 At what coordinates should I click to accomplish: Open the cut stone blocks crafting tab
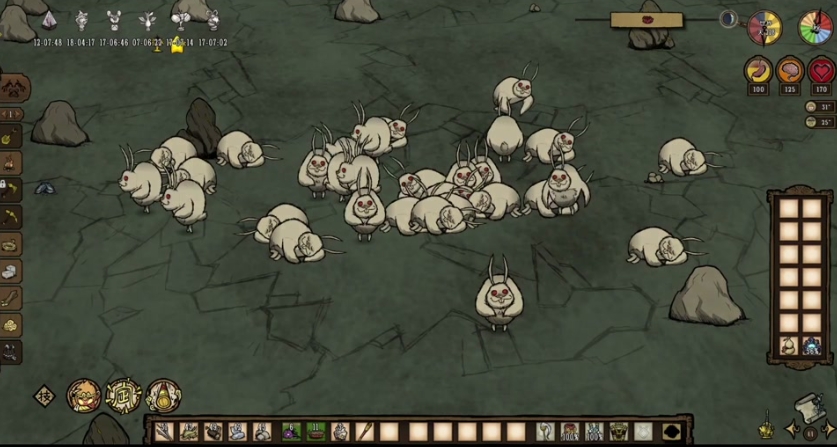[11, 271]
